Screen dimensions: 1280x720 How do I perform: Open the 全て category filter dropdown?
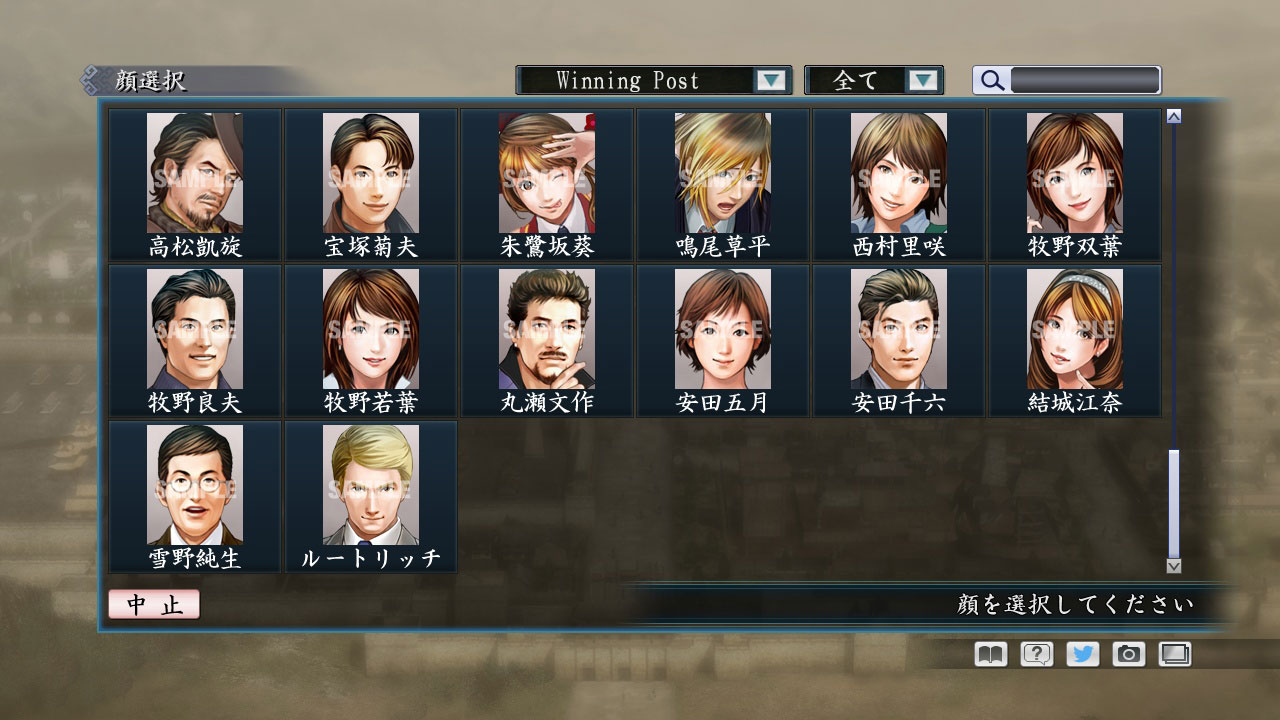tap(874, 80)
